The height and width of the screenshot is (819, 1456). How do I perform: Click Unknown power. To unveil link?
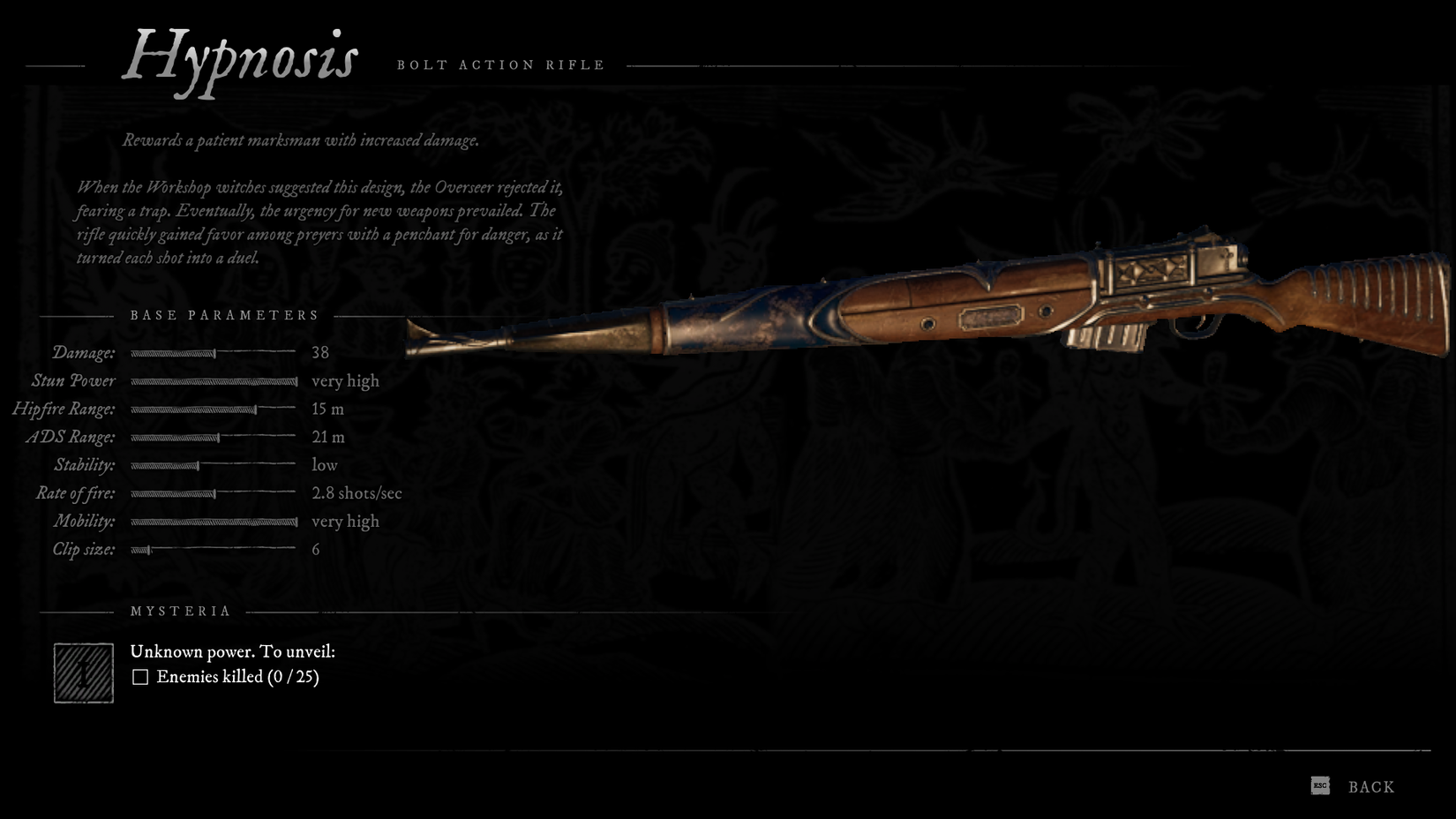pos(234,651)
